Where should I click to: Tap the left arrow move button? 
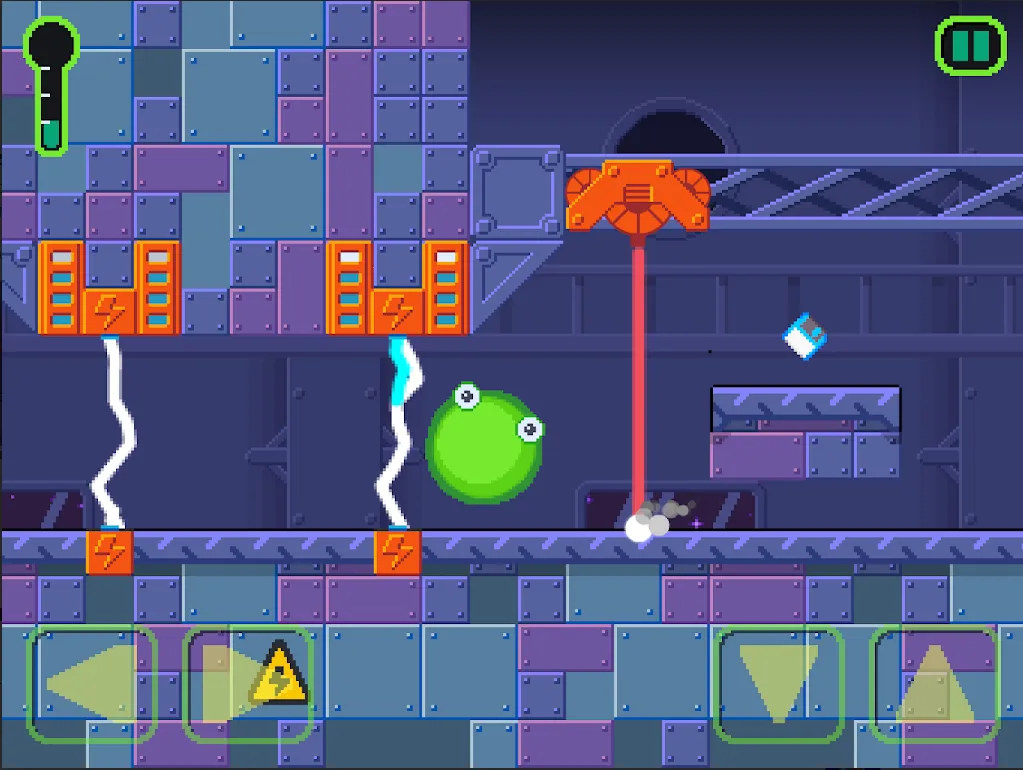pos(92,684)
